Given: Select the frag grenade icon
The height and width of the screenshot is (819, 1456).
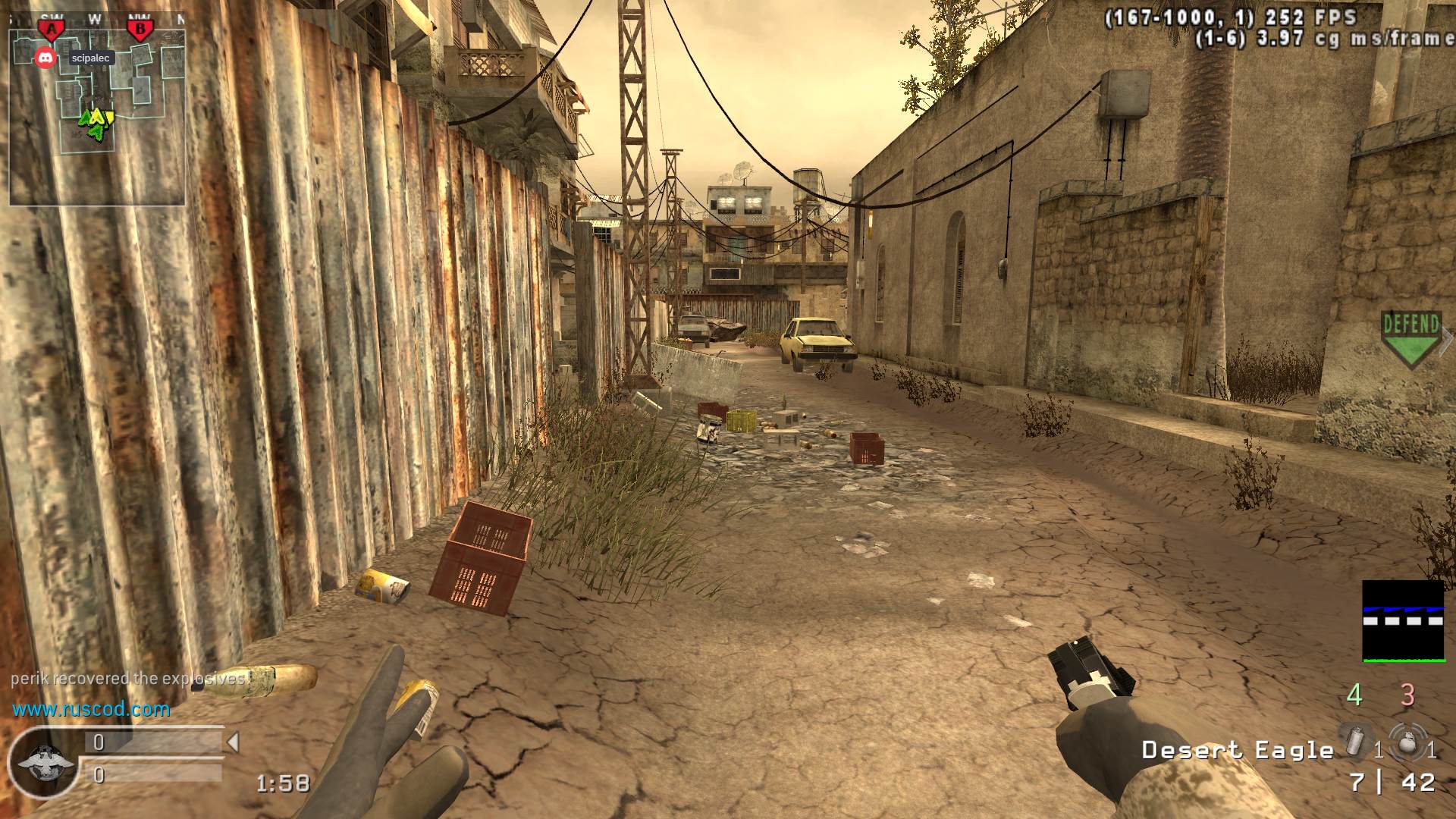Looking at the screenshot, I should (1407, 740).
